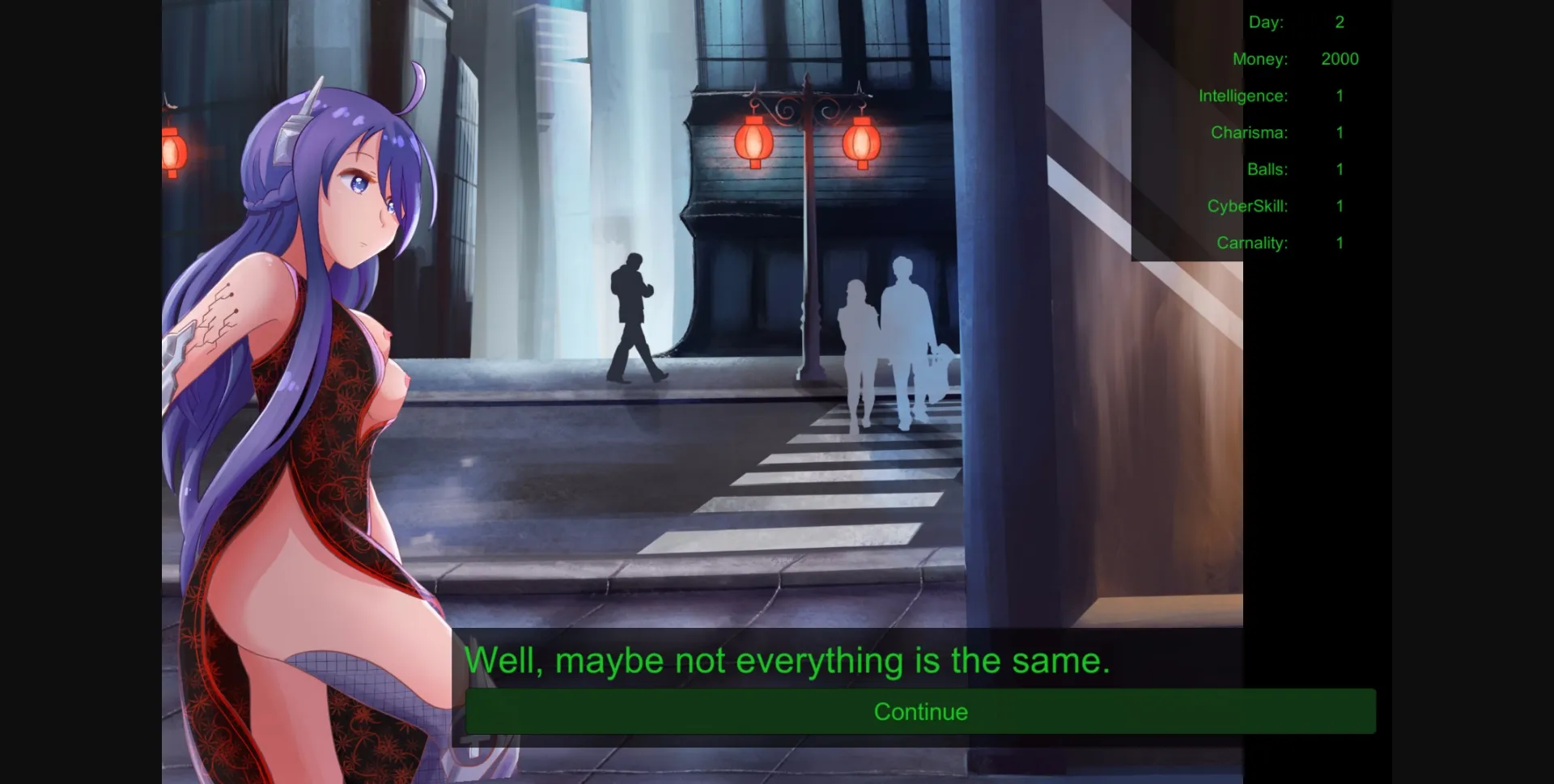Click the Carnality stat label
This screenshot has width=1554, height=784.
pos(1253,242)
